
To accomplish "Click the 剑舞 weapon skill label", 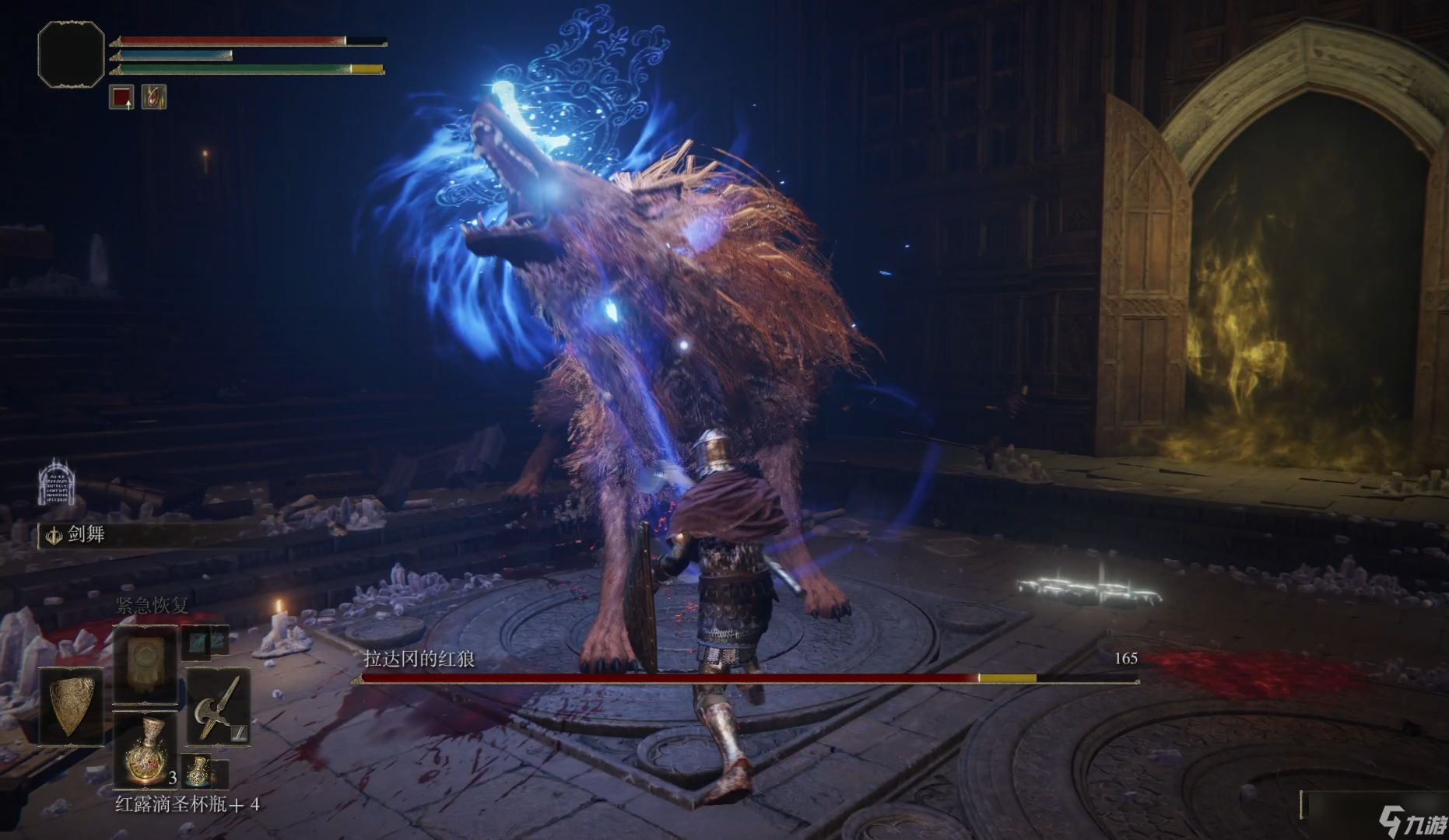I will pos(86,535).
